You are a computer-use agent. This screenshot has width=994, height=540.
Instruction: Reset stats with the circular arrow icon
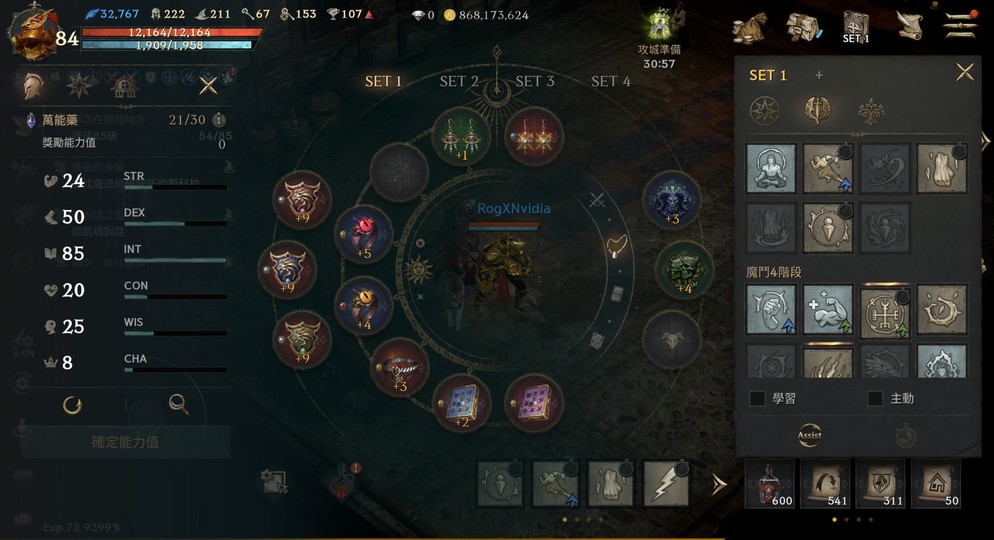(x=72, y=404)
